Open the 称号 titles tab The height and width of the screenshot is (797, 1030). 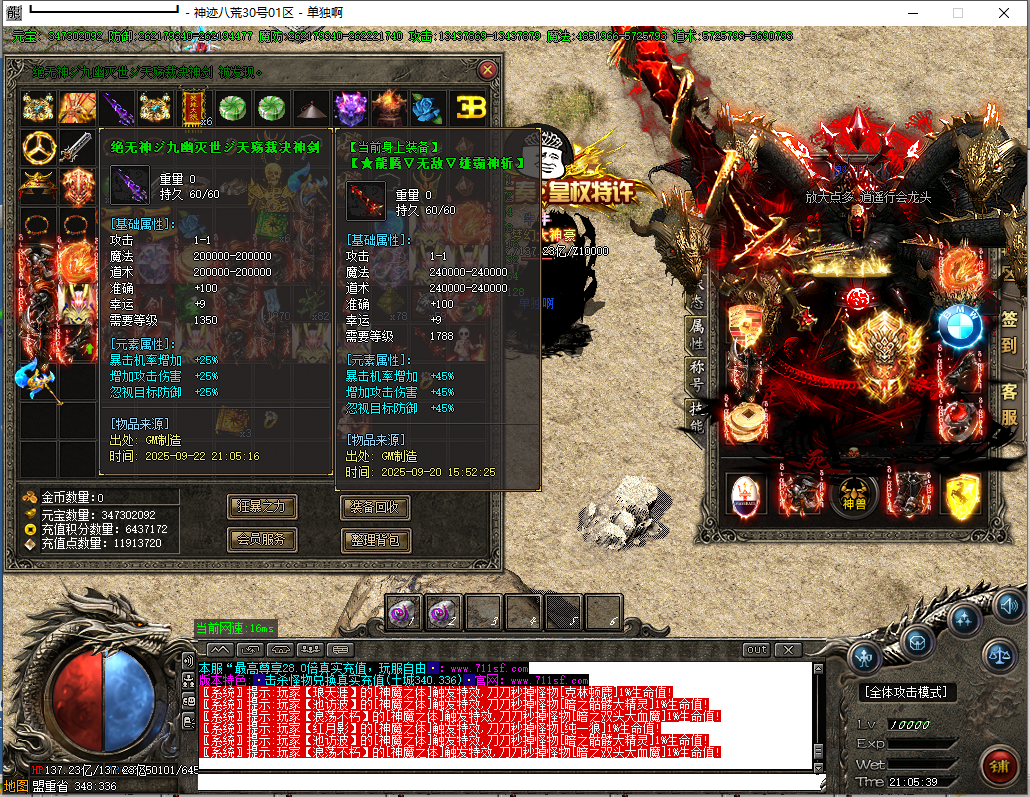point(697,373)
